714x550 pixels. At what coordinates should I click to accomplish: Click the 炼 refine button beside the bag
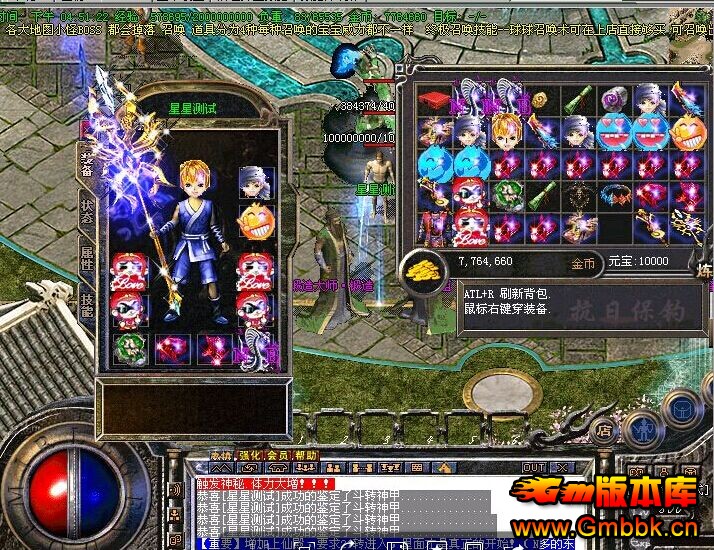pyautogui.click(x=705, y=273)
